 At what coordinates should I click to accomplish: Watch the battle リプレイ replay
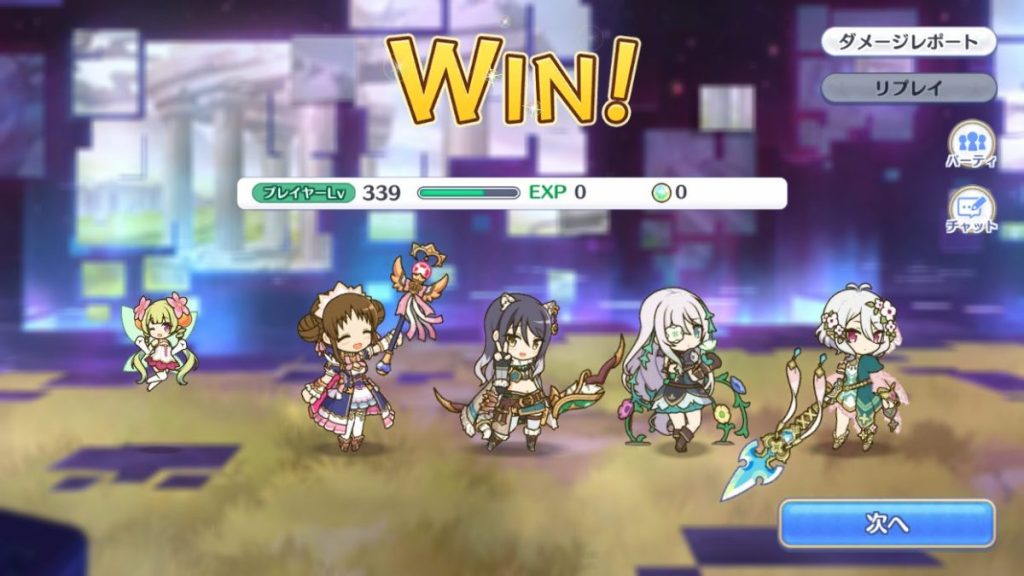pos(909,87)
